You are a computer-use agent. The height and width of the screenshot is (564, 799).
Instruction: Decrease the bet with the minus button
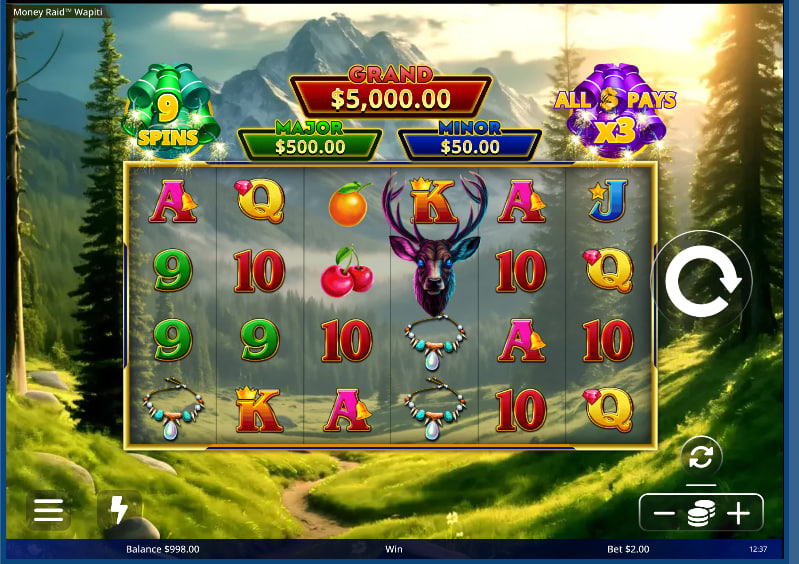tap(664, 514)
